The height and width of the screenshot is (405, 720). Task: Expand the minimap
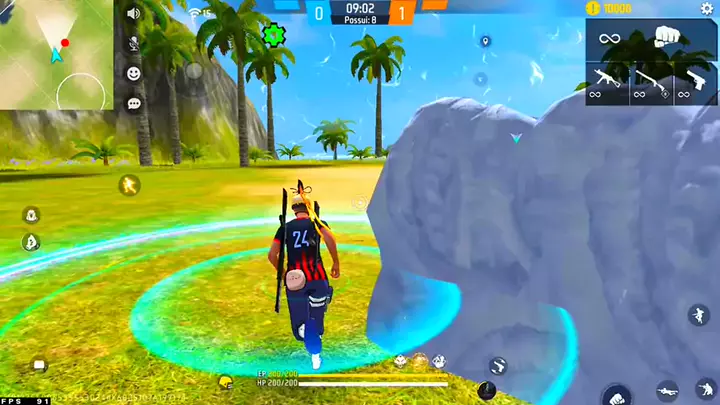56,54
